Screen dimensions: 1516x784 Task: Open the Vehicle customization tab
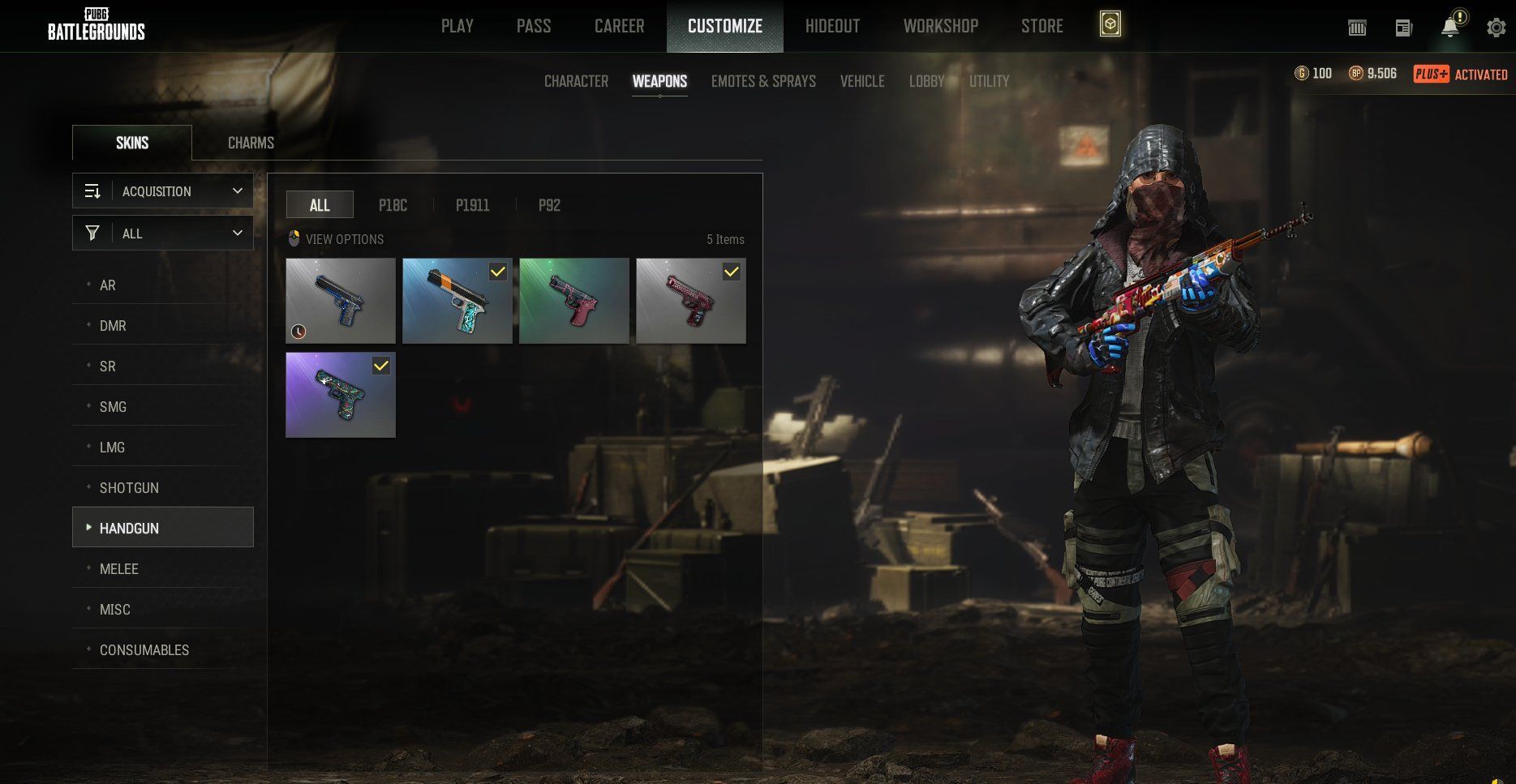(861, 81)
